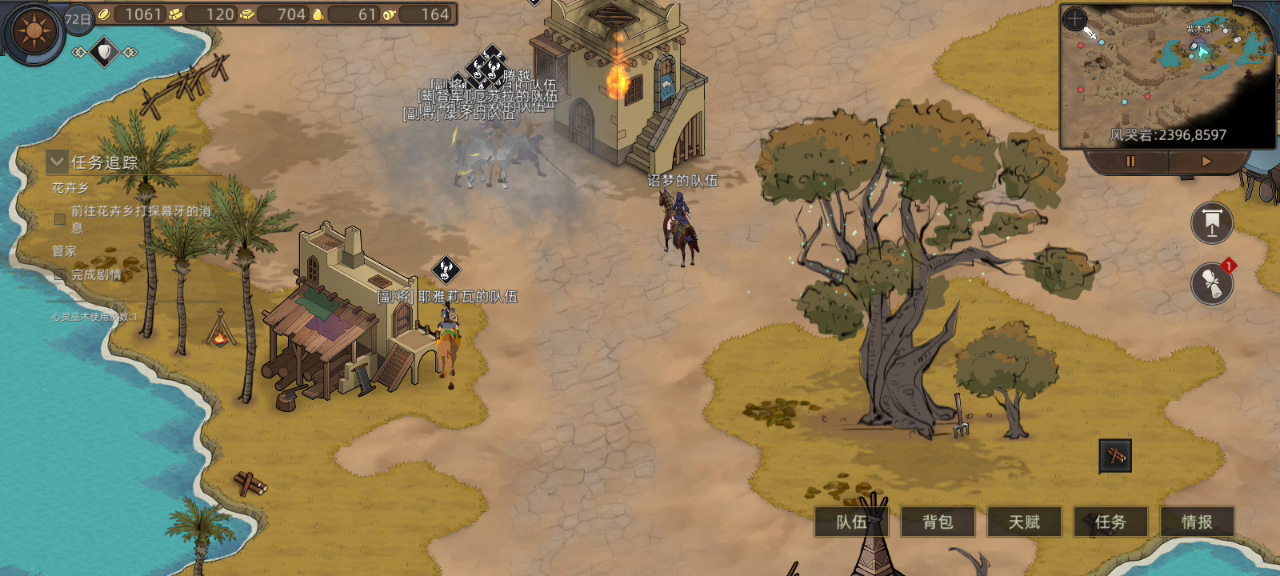Image resolution: width=1280 pixels, height=576 pixels.
Task: Open the 情报 (Intel) panel
Action: [x=1197, y=521]
